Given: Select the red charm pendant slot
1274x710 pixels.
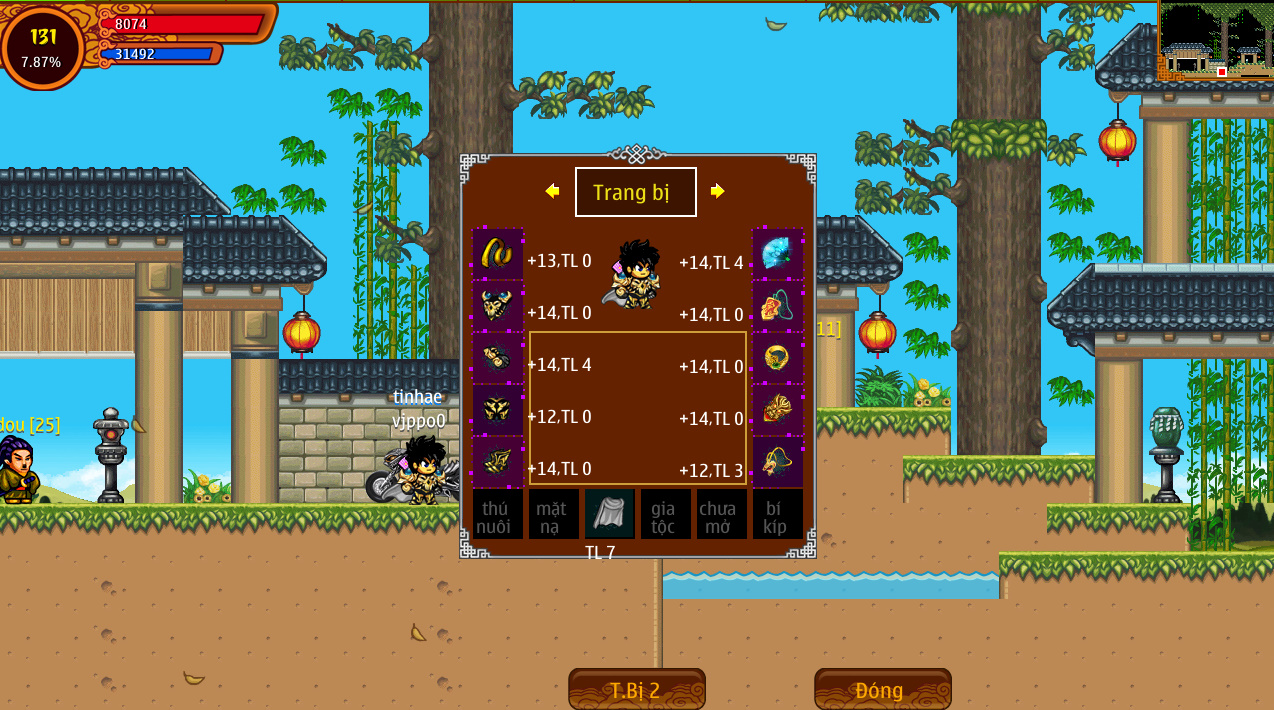Looking at the screenshot, I should (x=777, y=305).
